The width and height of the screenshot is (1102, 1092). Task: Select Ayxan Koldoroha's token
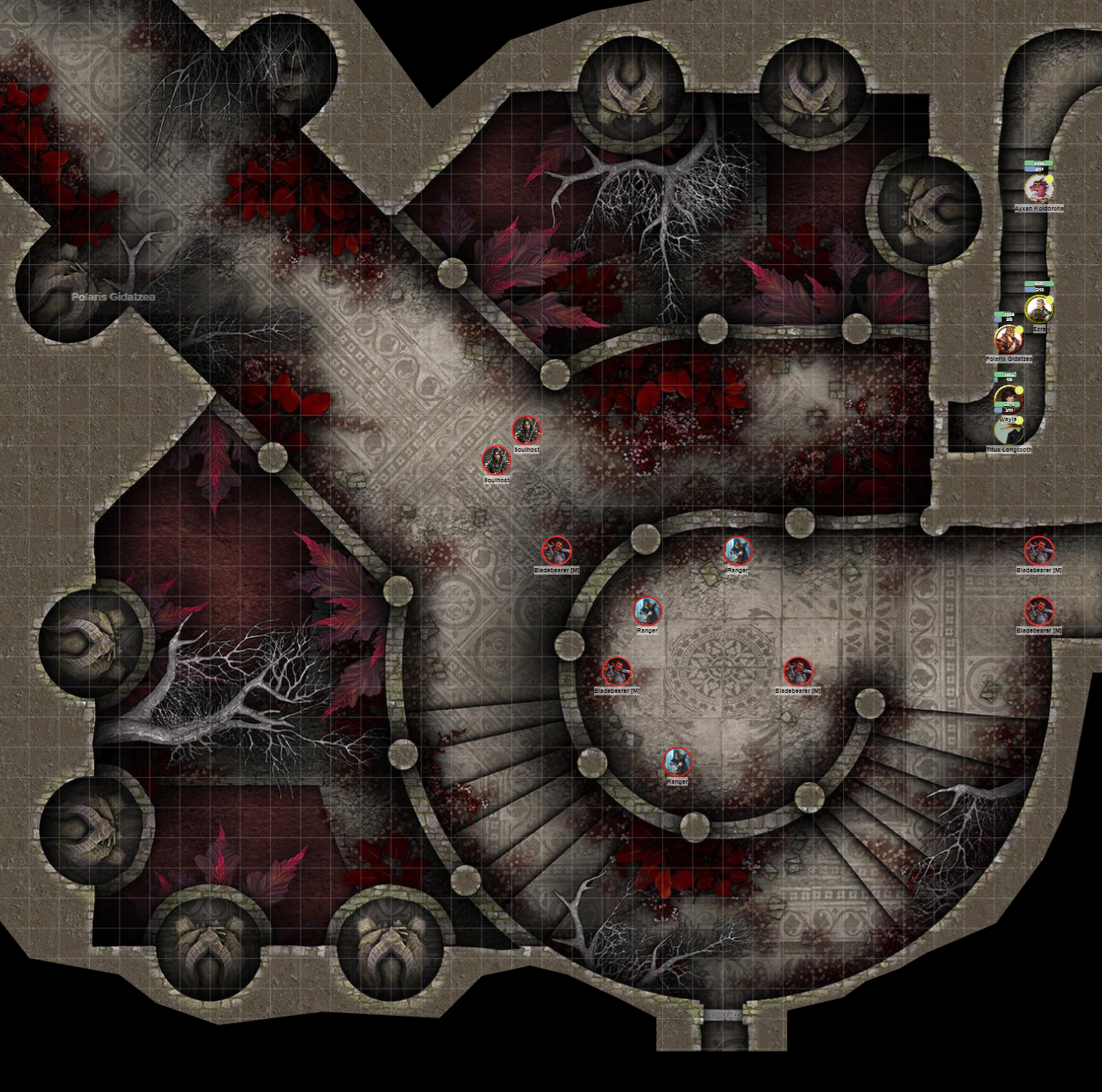click(1038, 189)
